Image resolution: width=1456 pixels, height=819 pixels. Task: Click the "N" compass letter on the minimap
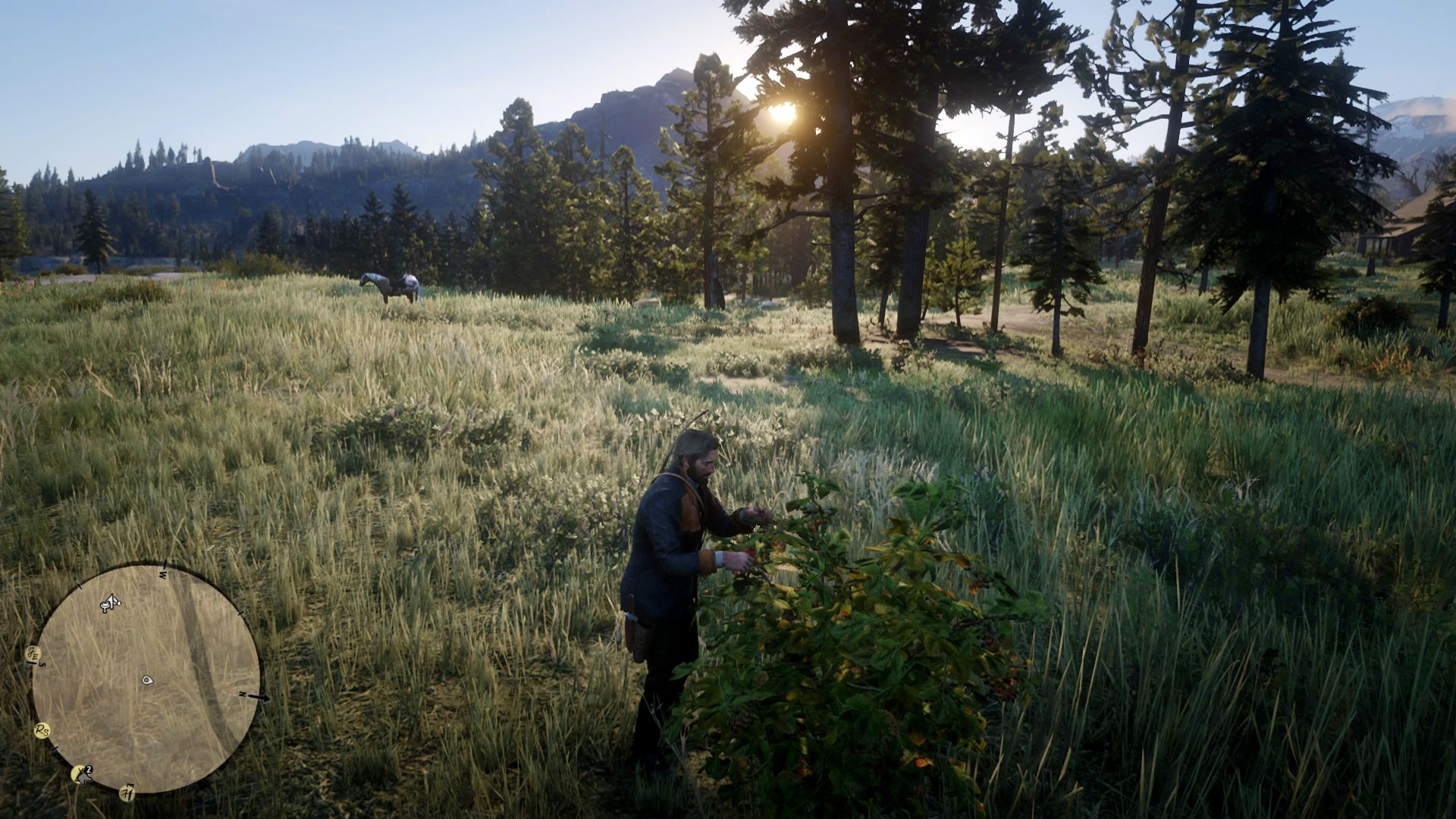tap(242, 695)
